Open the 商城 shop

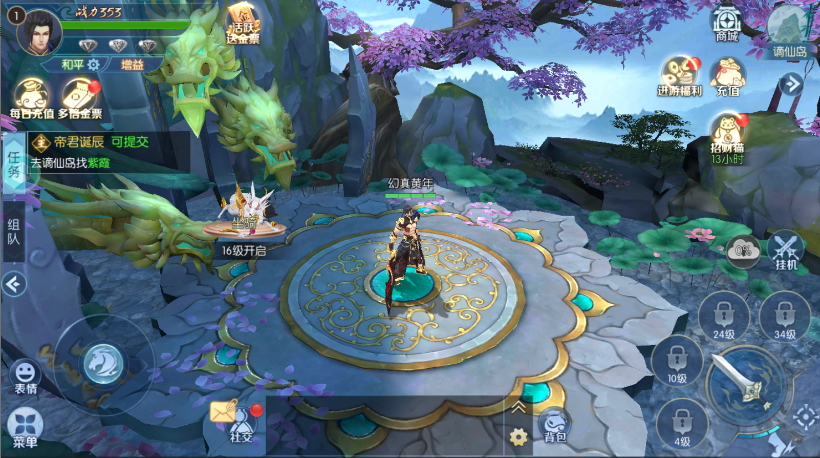point(727,24)
